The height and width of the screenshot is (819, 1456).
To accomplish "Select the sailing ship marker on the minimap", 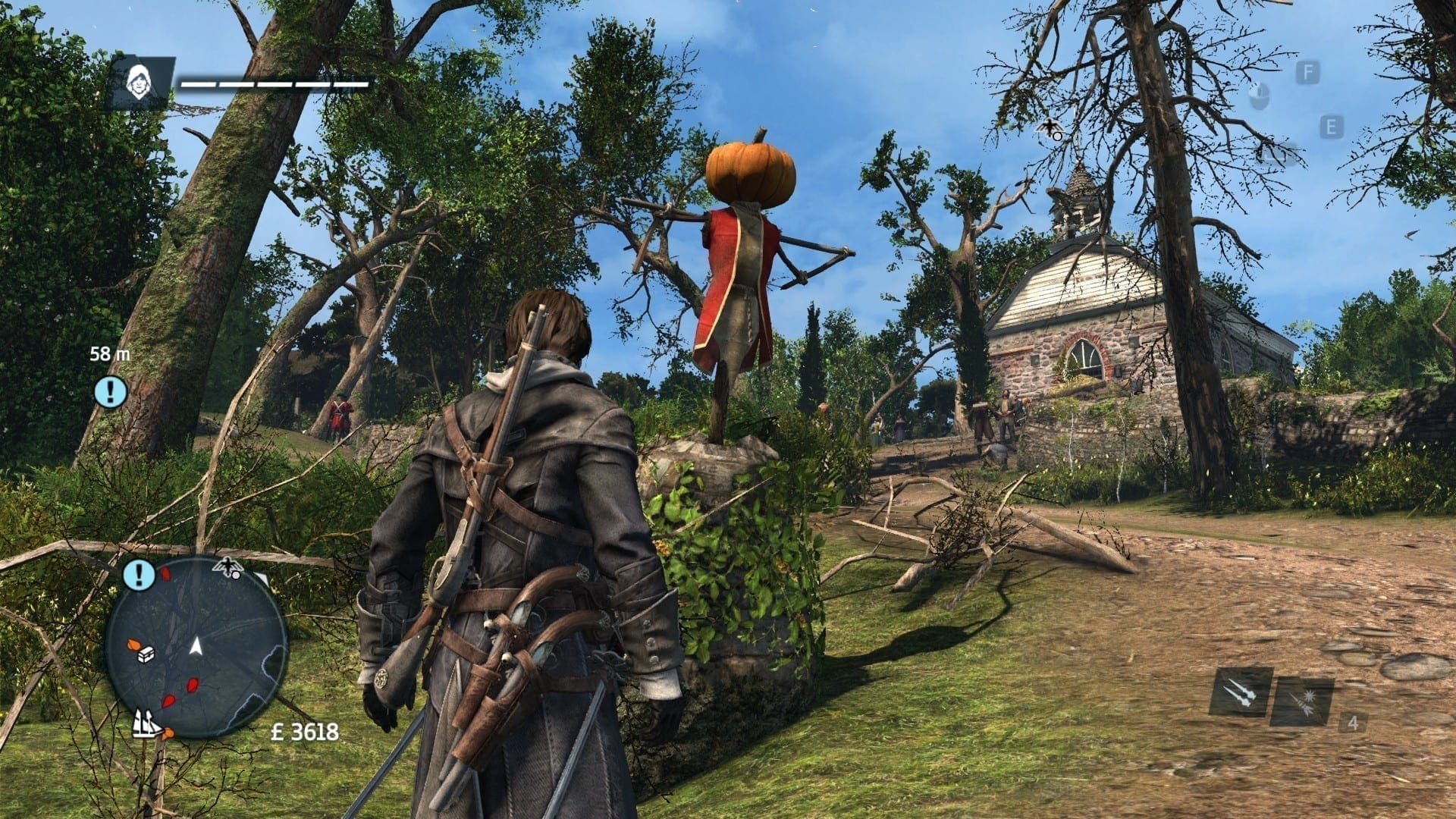I will tap(148, 723).
